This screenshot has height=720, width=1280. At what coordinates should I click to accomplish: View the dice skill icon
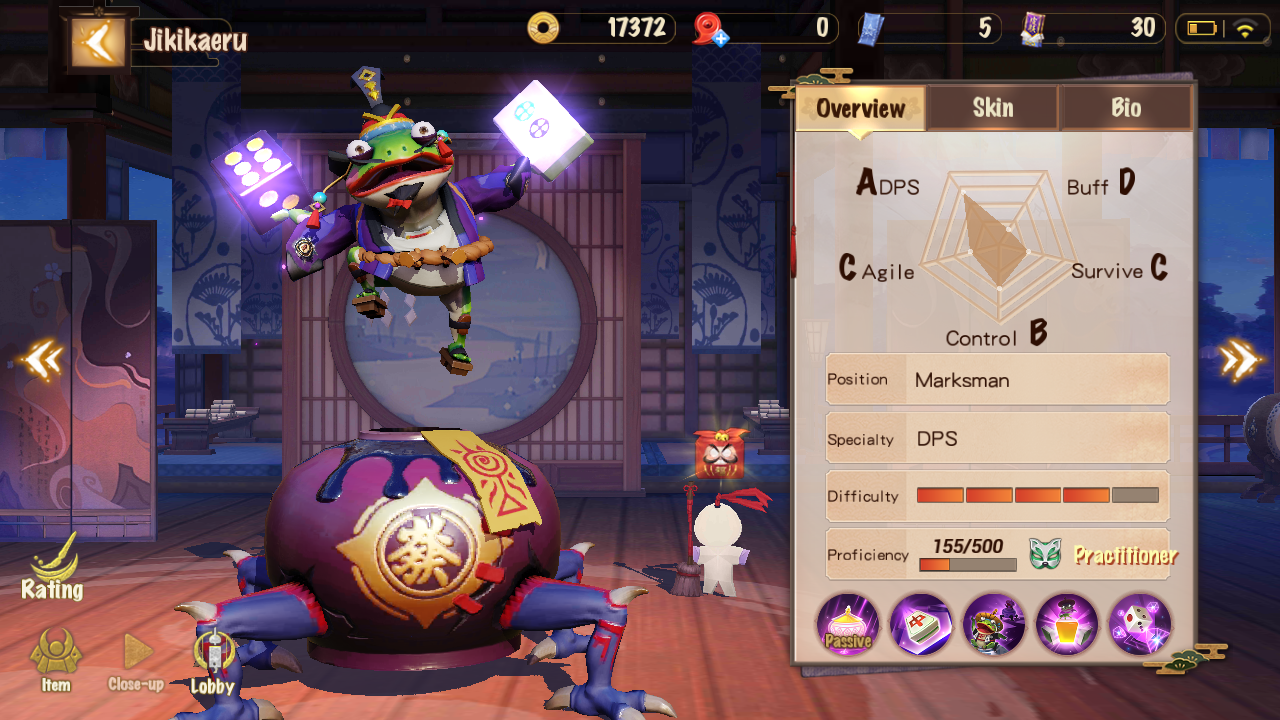click(x=1140, y=625)
